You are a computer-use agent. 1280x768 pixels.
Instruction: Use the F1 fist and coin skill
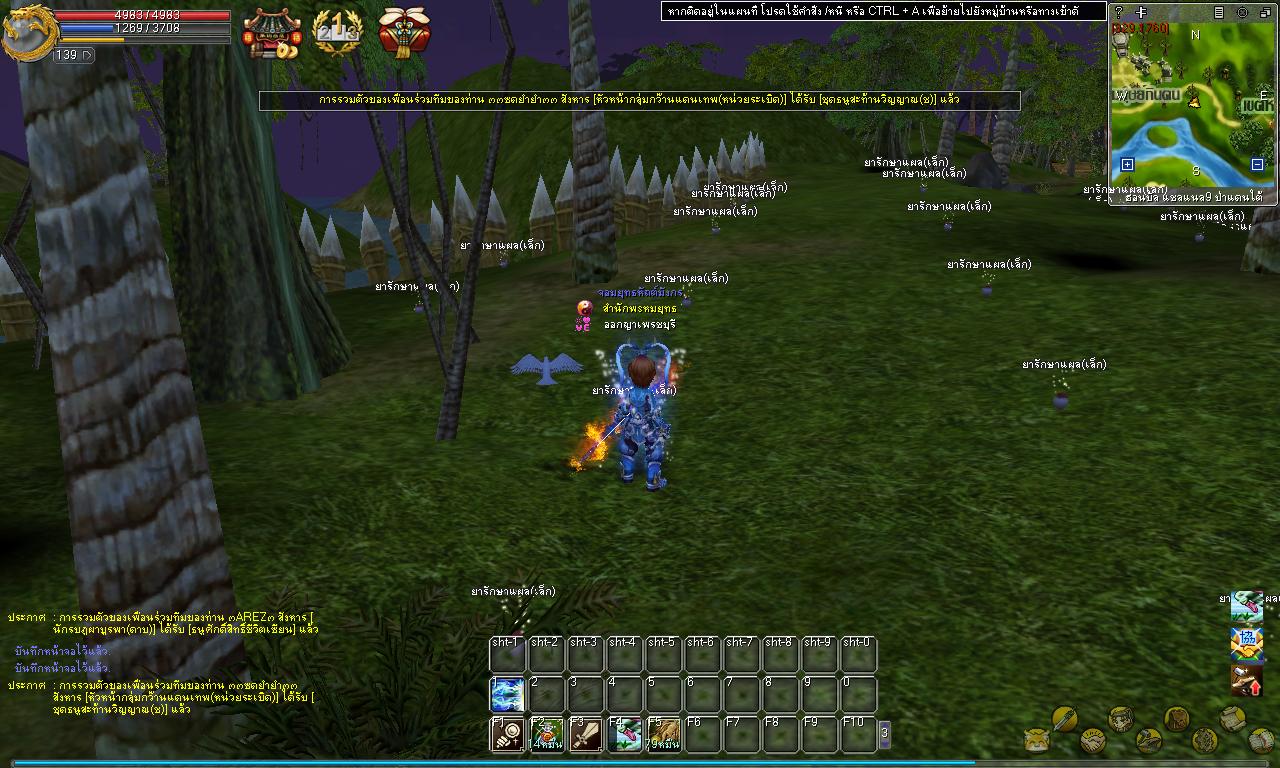click(x=507, y=734)
